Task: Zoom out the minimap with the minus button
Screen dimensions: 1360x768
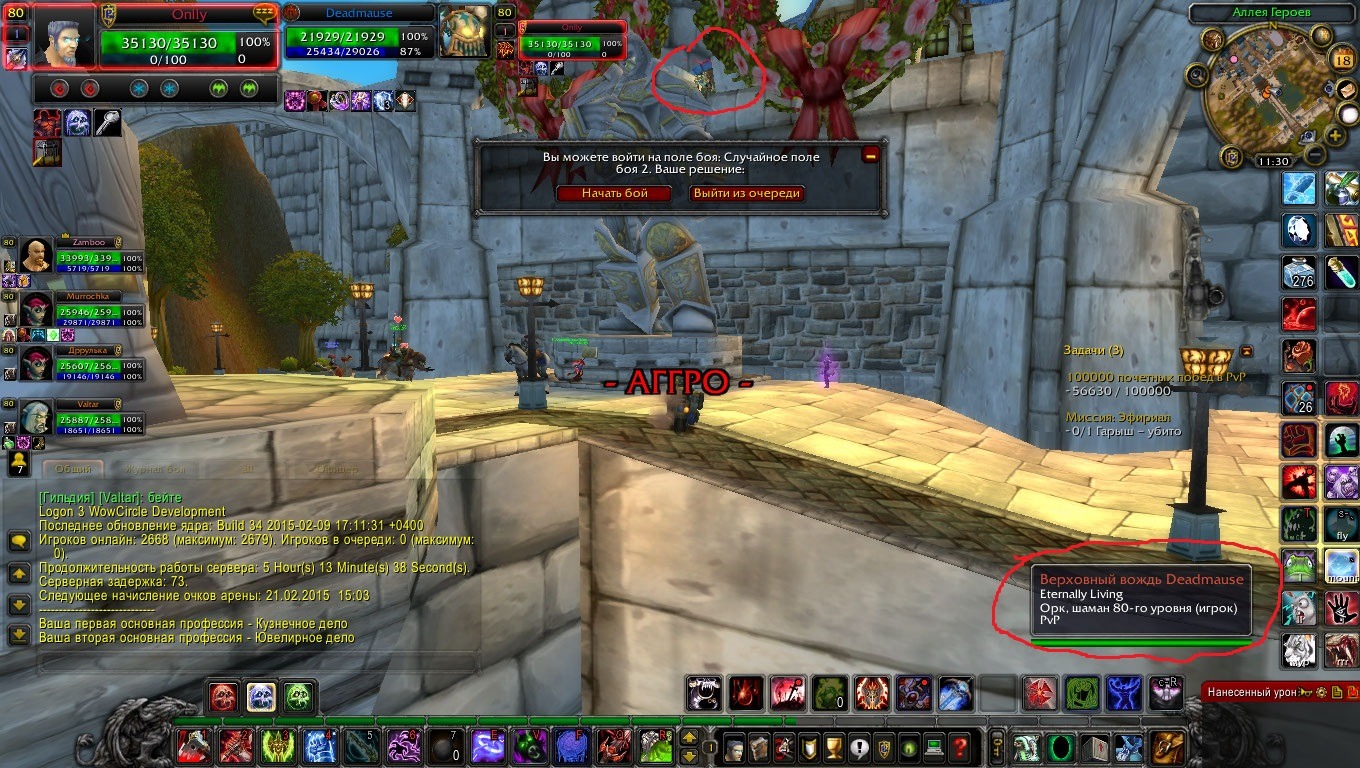Action: pos(1316,155)
